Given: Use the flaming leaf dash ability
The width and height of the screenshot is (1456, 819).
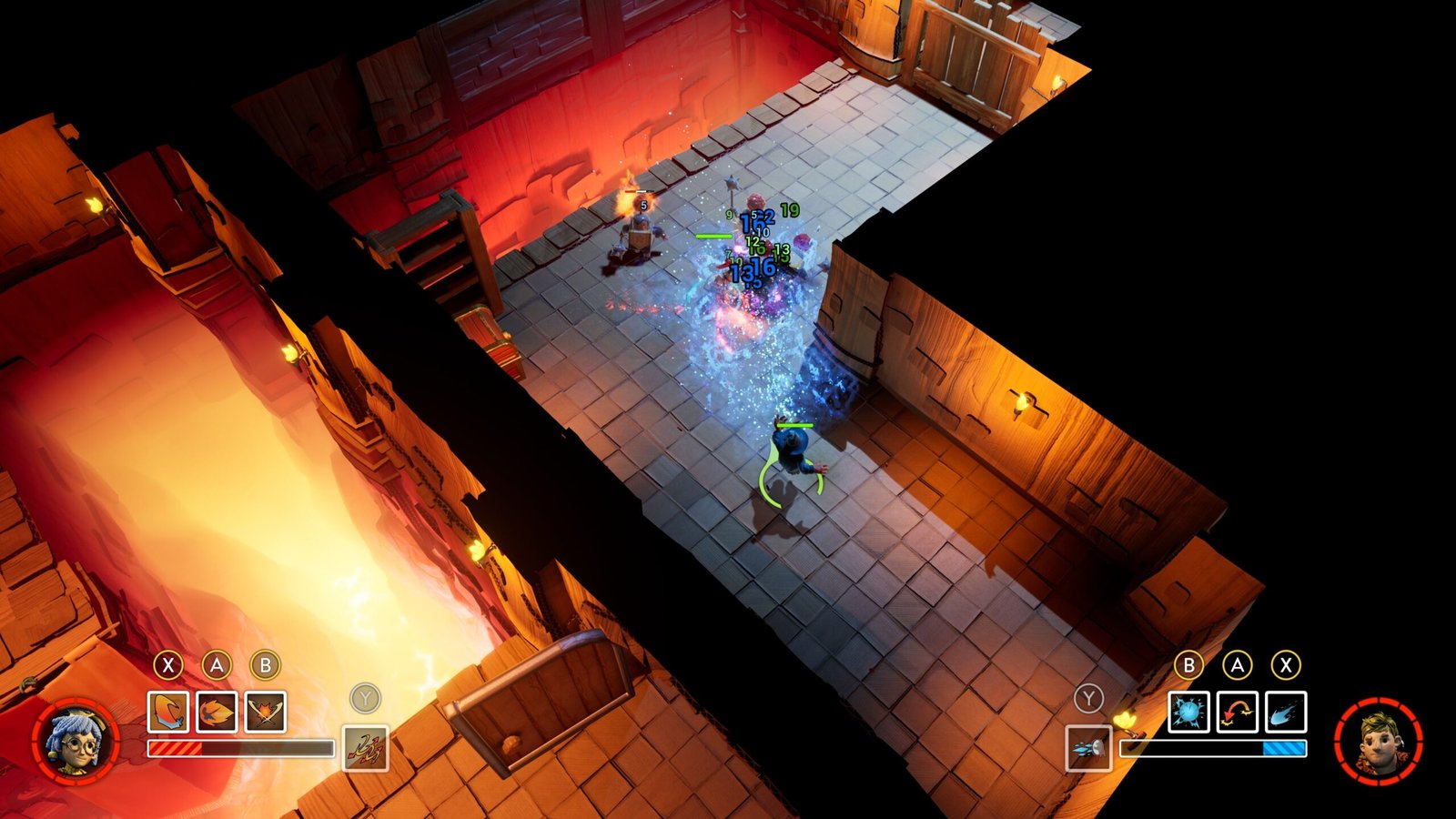Looking at the screenshot, I should (217, 712).
